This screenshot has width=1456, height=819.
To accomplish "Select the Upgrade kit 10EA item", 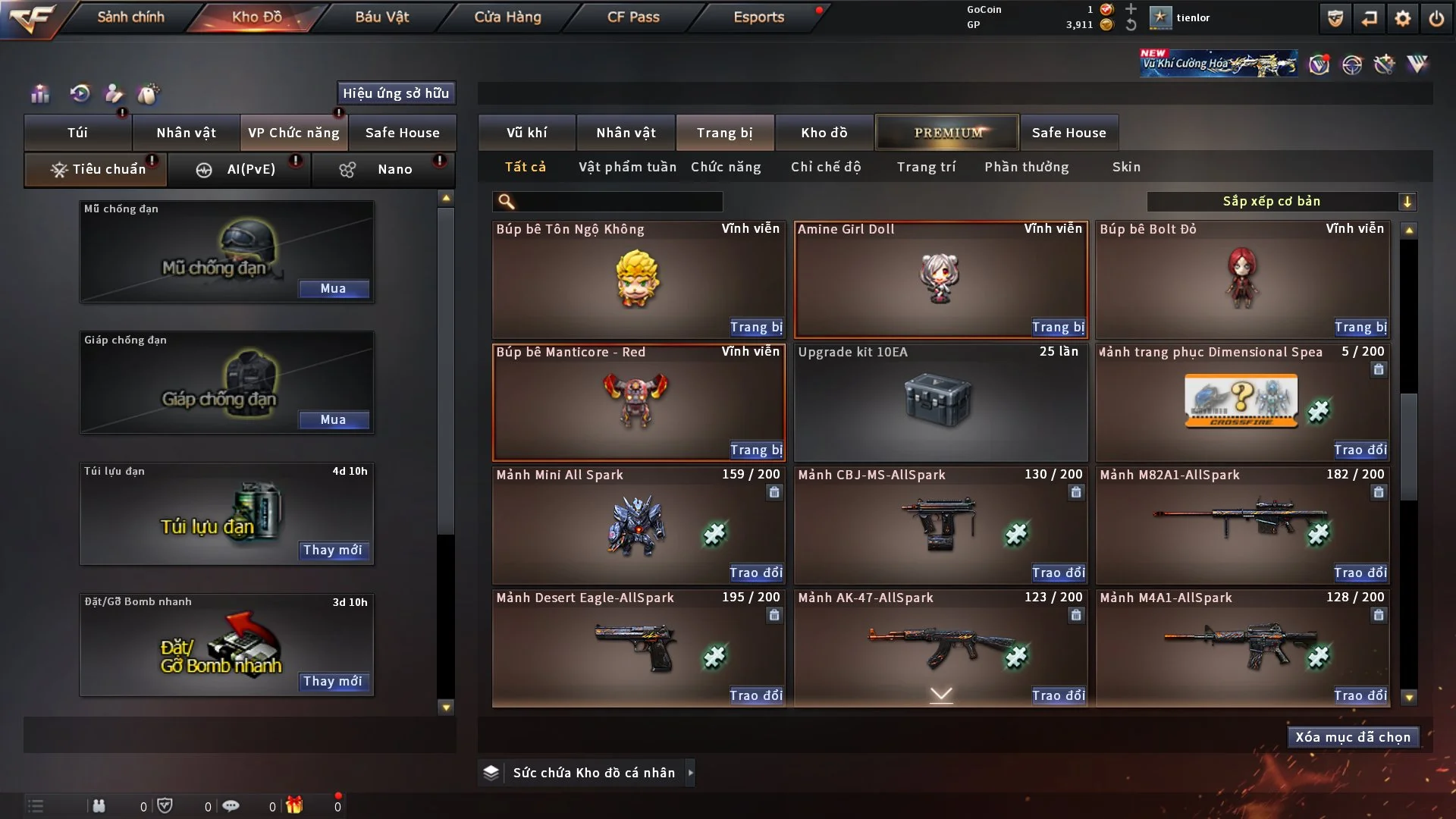I will click(x=940, y=403).
